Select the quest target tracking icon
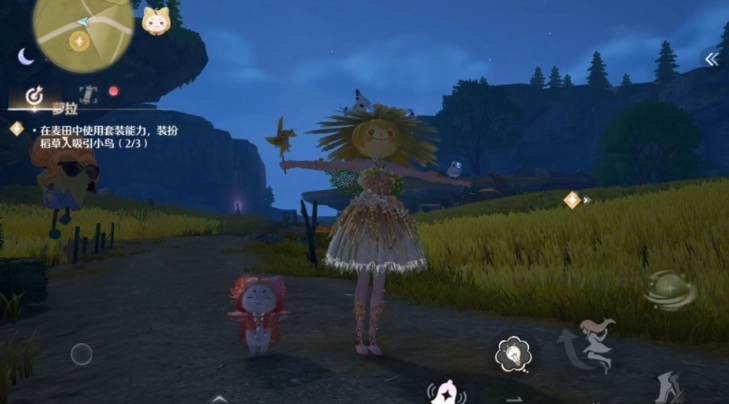729x404 pixels. pos(34,96)
